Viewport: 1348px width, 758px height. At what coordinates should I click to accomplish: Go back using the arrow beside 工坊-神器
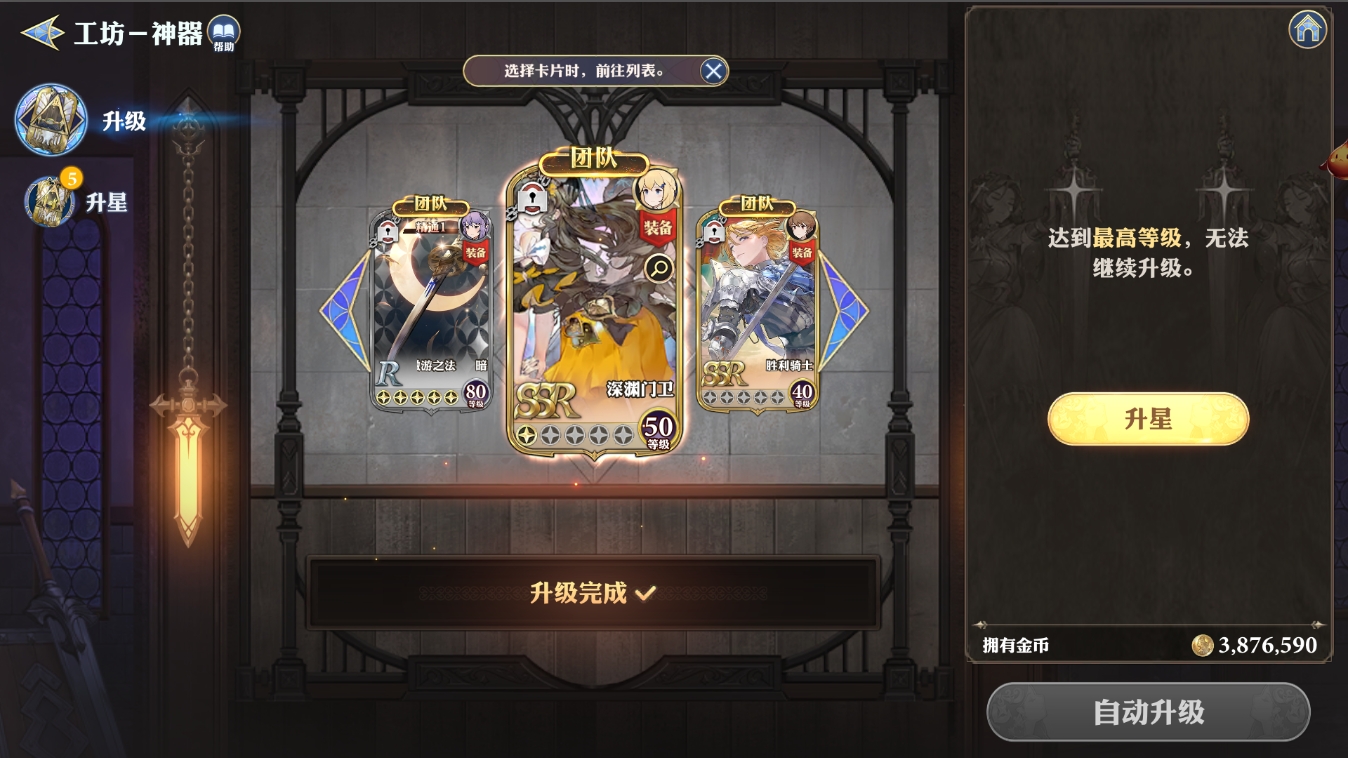42,33
